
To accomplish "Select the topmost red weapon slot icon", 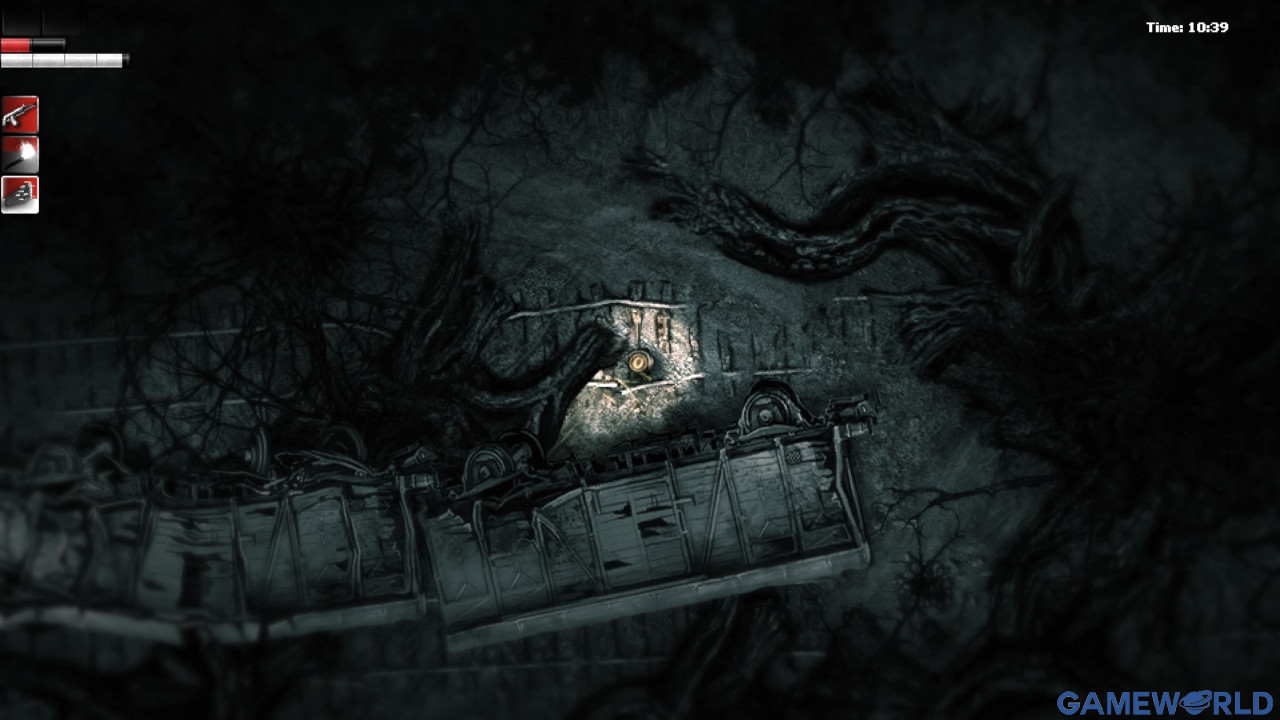I will point(22,113).
